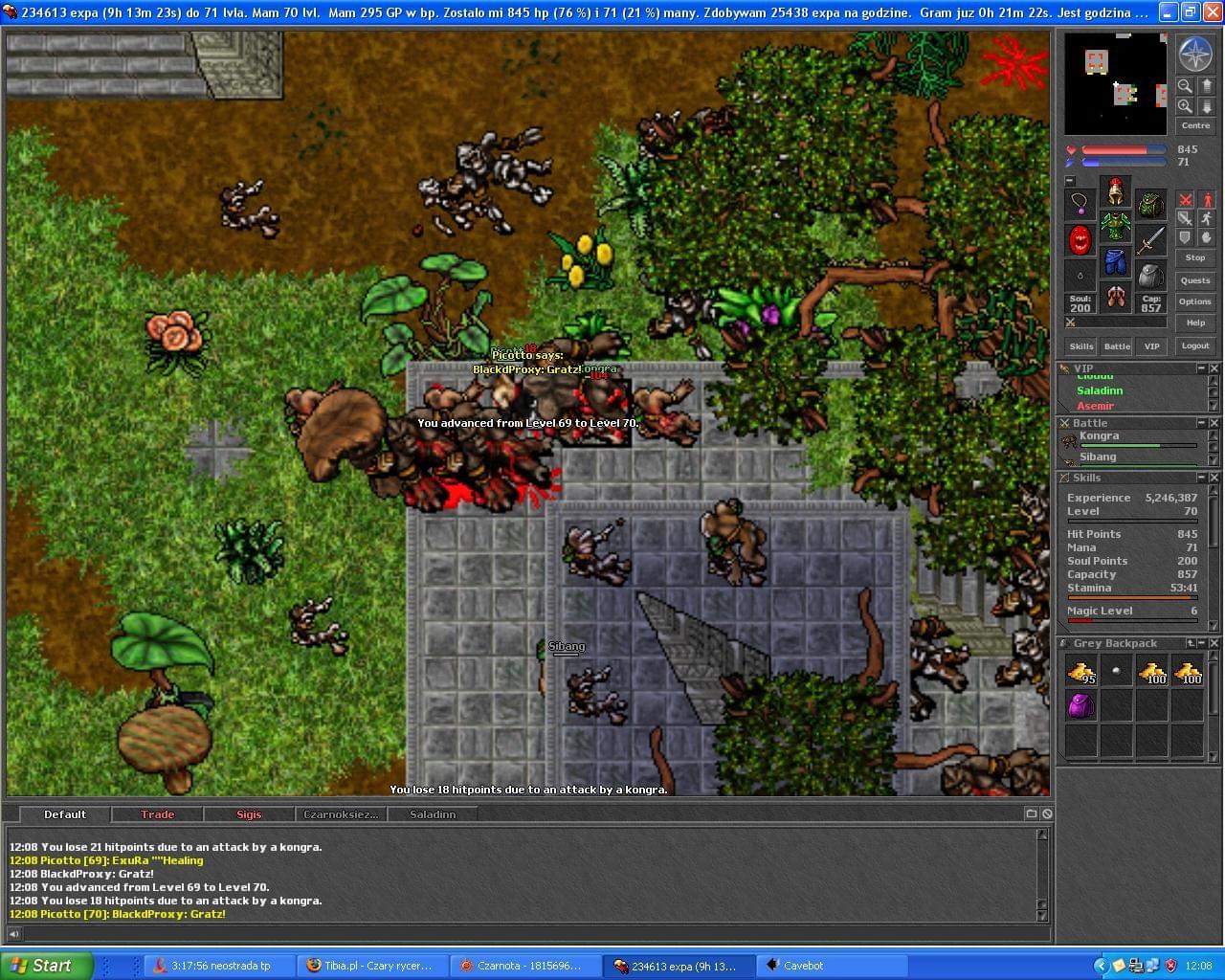Click the compass rose
The height and width of the screenshot is (980, 1225).
point(1194,54)
